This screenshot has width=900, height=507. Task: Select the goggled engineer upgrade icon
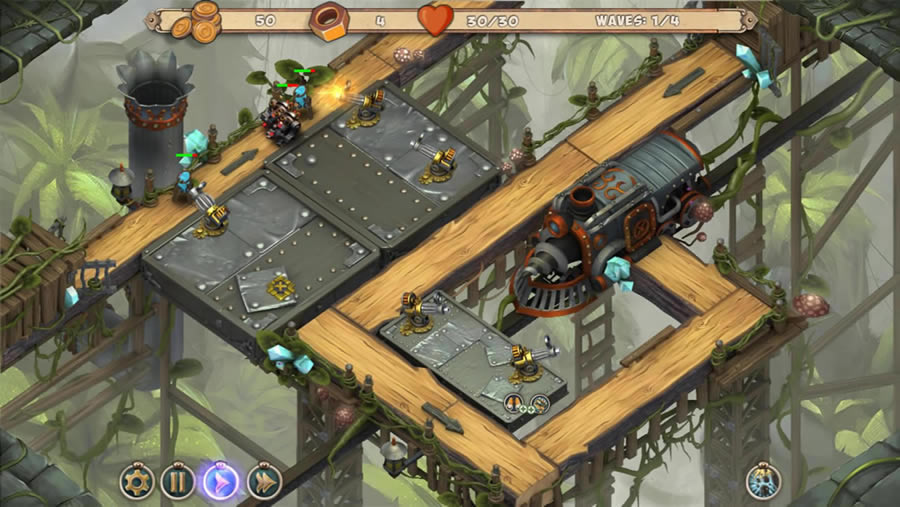(x=540, y=403)
